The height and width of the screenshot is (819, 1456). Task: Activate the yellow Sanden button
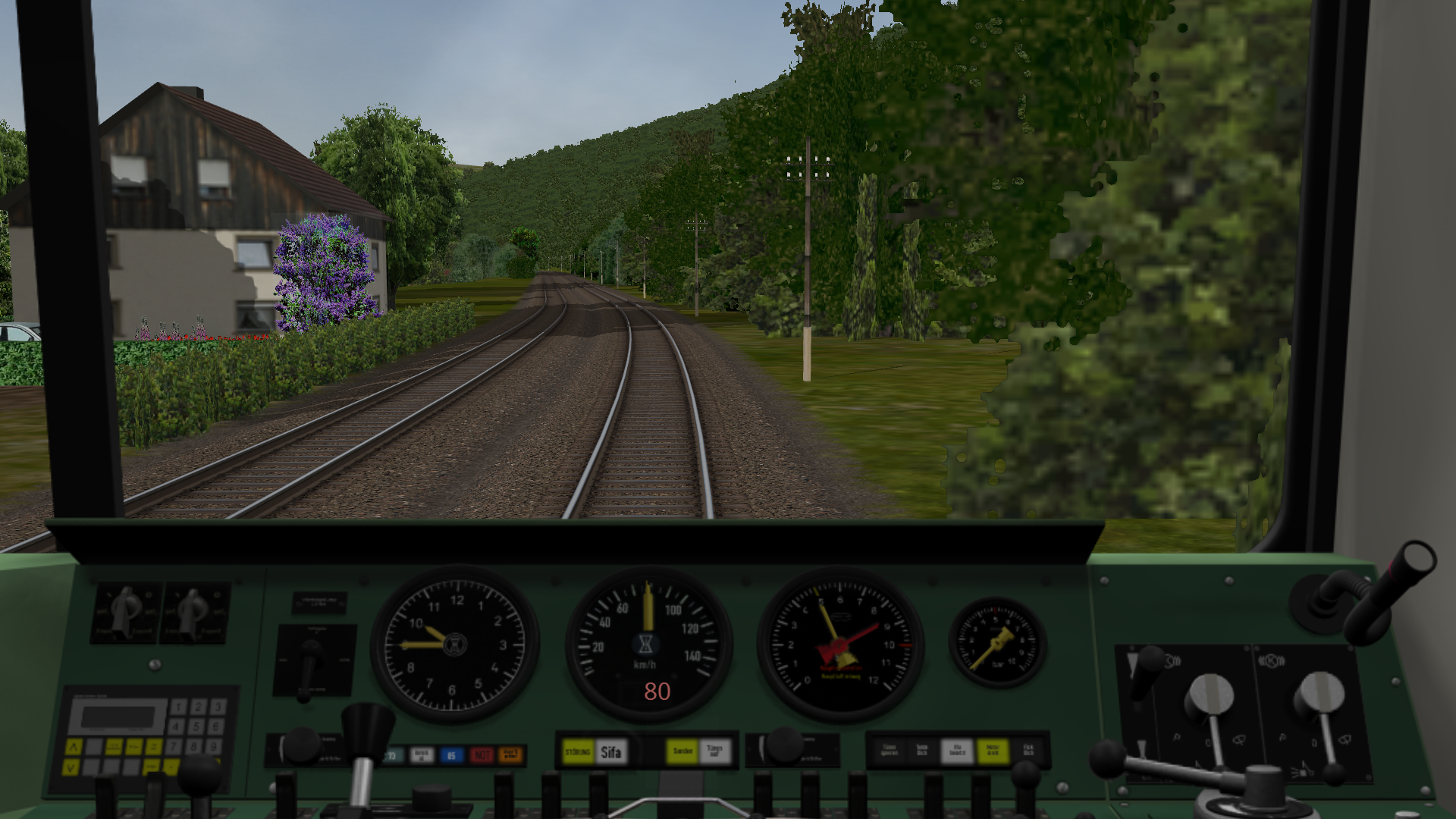click(682, 752)
